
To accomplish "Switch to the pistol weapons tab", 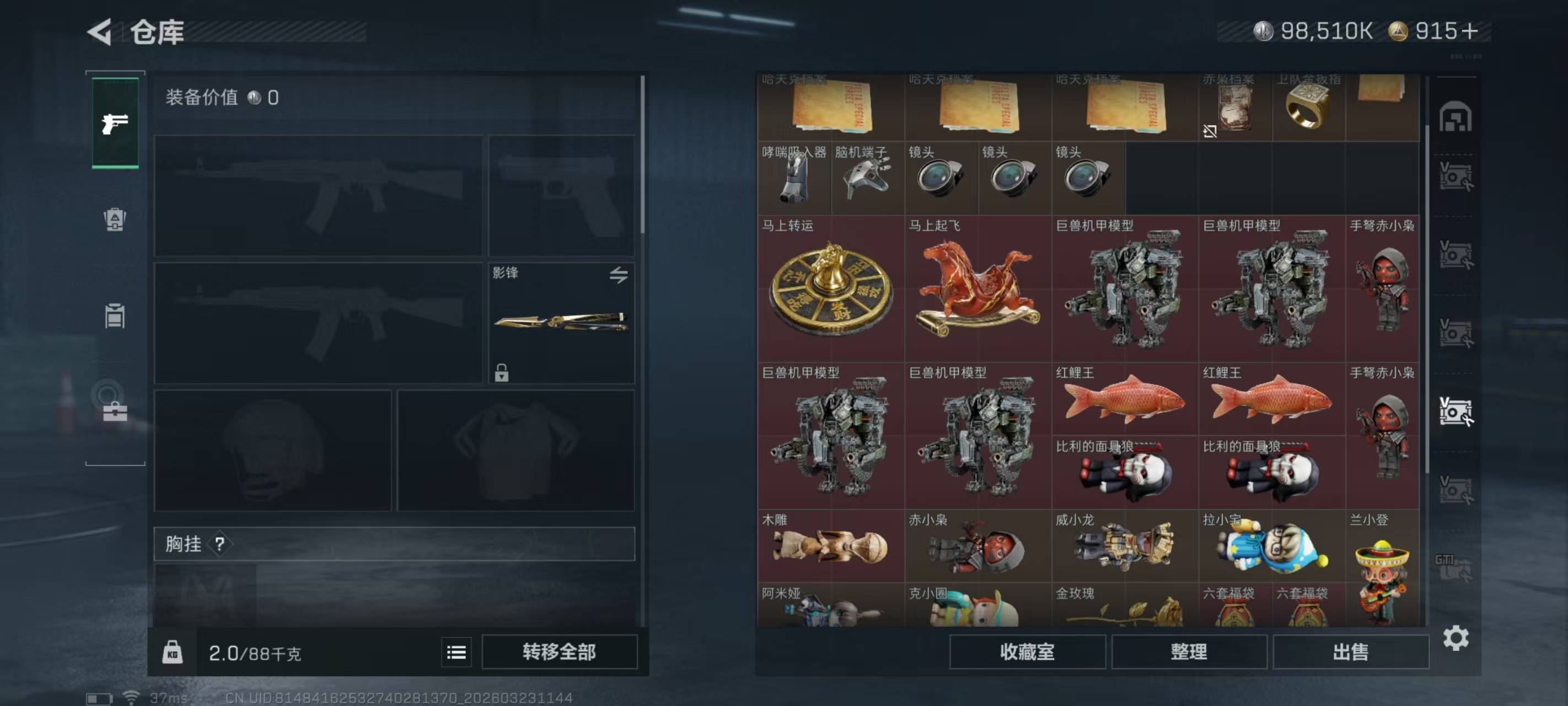I will coord(115,123).
